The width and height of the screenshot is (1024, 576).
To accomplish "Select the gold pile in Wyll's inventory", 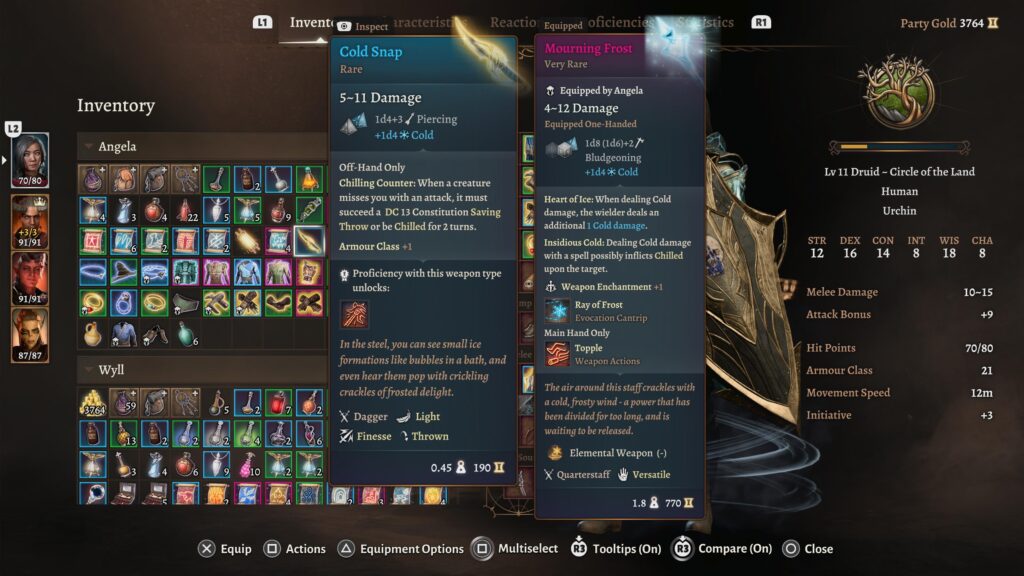I will pyautogui.click(x=93, y=403).
